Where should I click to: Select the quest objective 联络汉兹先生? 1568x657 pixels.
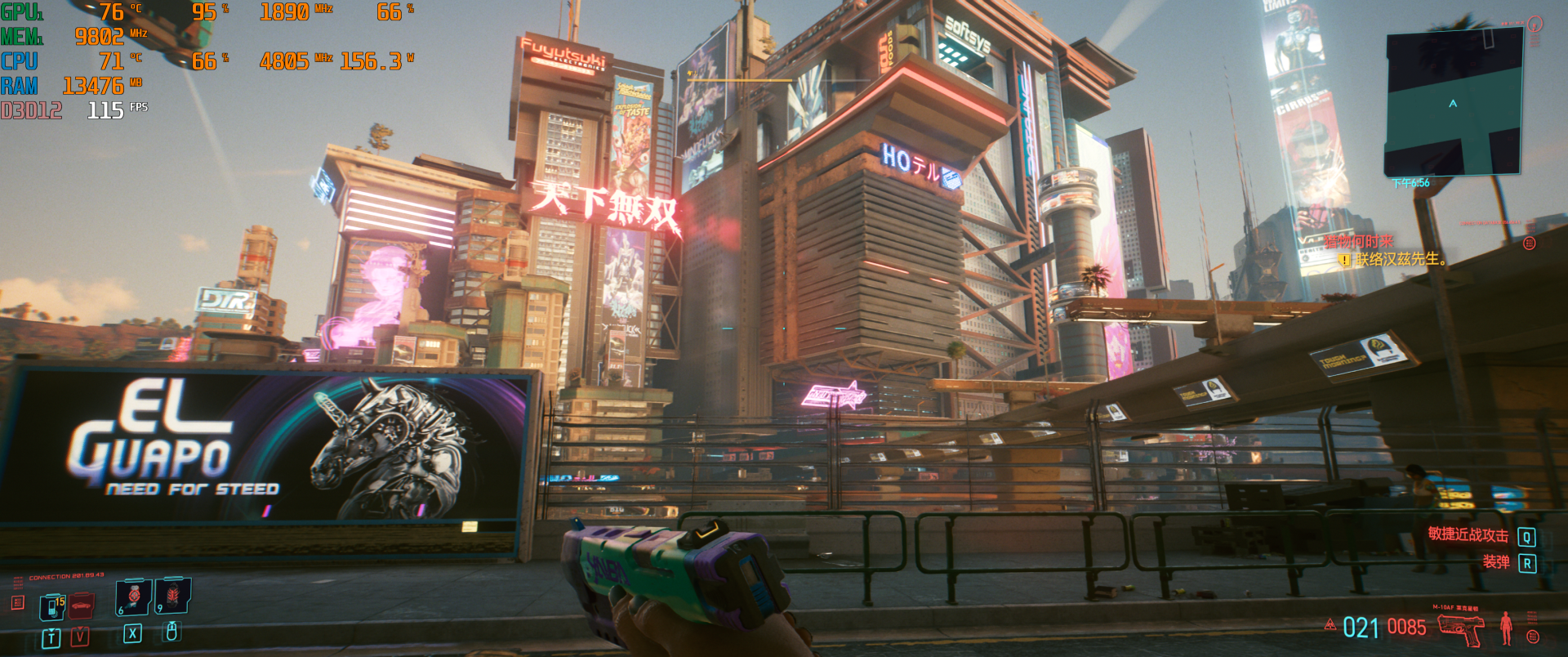[x=1401, y=260]
